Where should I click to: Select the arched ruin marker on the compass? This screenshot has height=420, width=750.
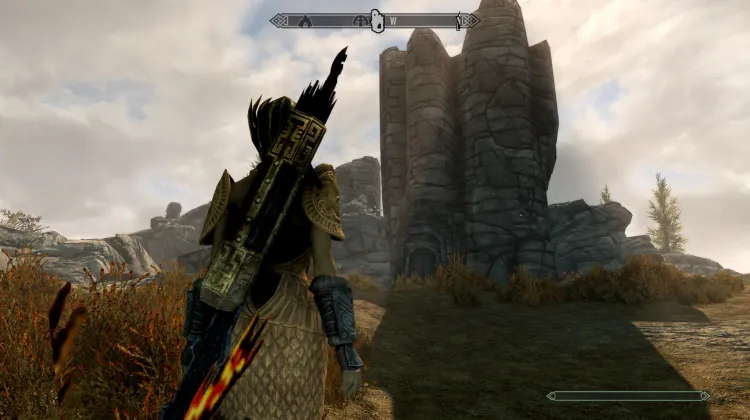[360, 20]
